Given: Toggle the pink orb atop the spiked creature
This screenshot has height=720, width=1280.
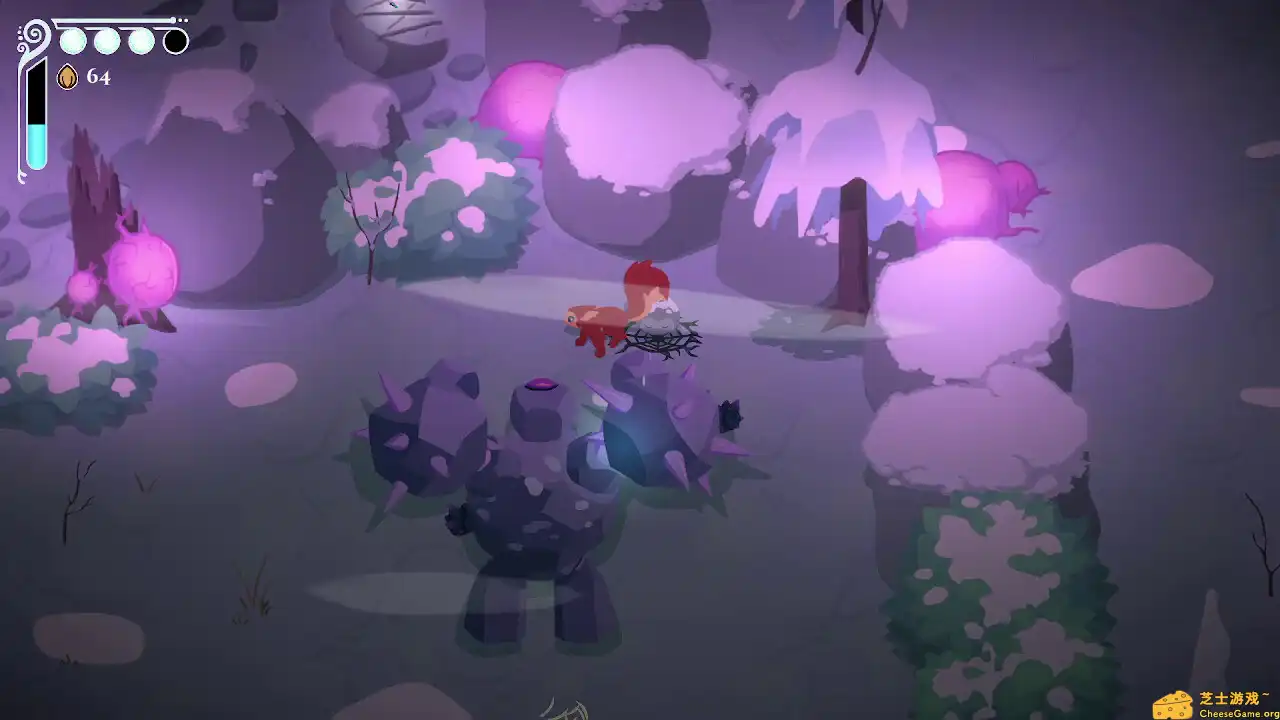Looking at the screenshot, I should coord(540,383).
